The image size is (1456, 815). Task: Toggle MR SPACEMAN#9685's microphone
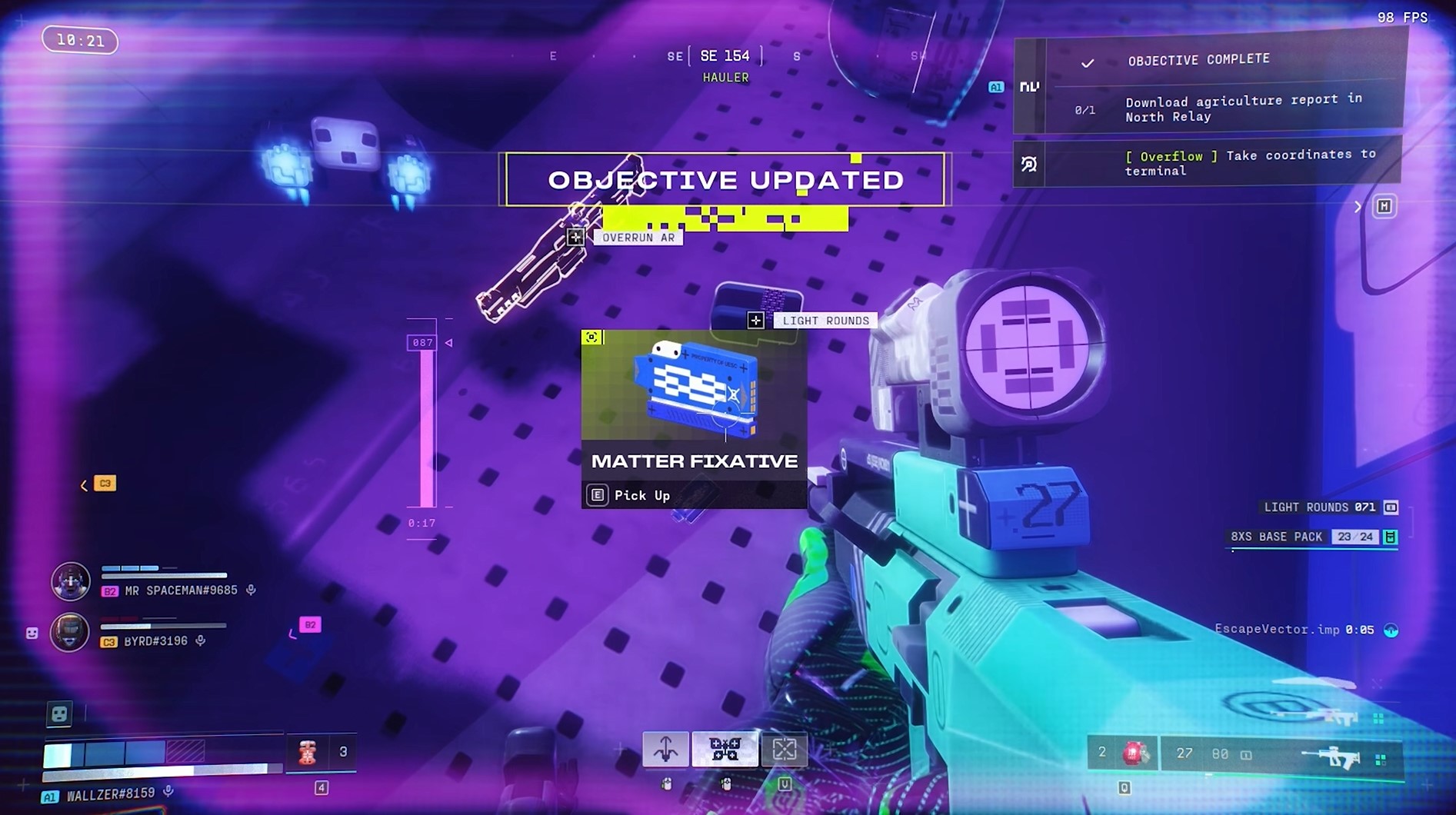pos(249,590)
